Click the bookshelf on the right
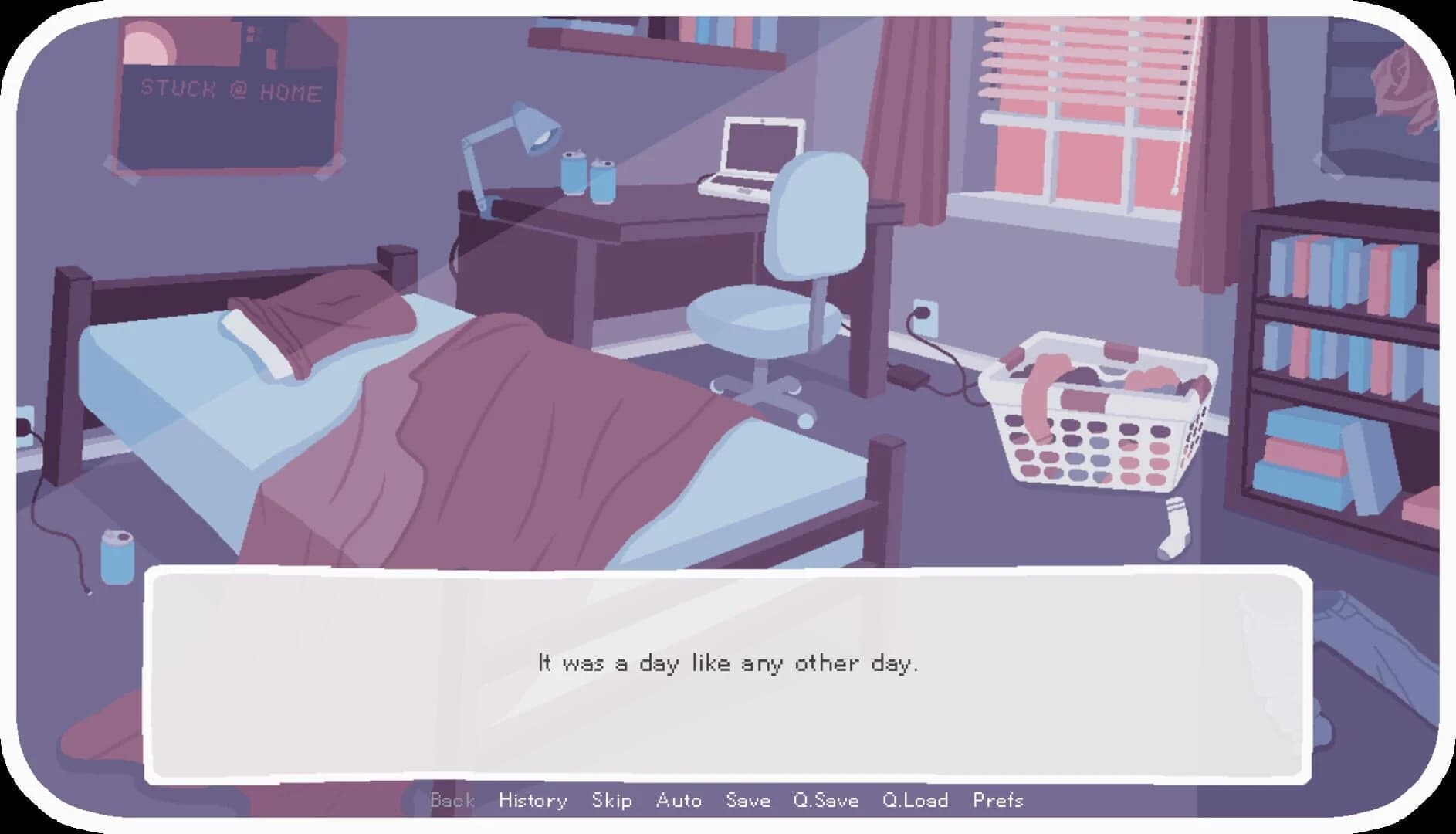Viewport: 1456px width, 834px height. pos(1359,347)
